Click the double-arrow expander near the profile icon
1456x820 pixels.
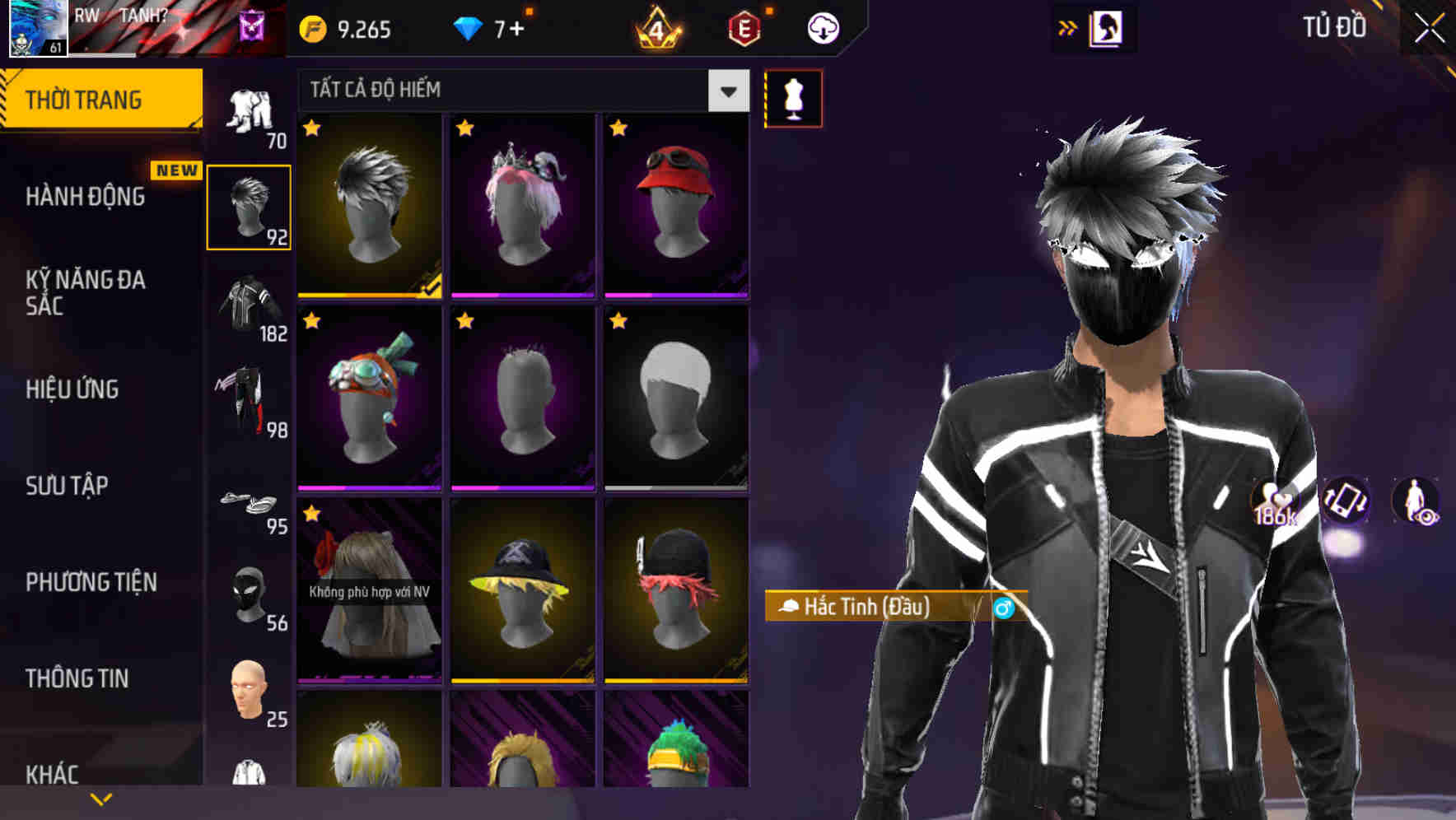click(x=1068, y=27)
